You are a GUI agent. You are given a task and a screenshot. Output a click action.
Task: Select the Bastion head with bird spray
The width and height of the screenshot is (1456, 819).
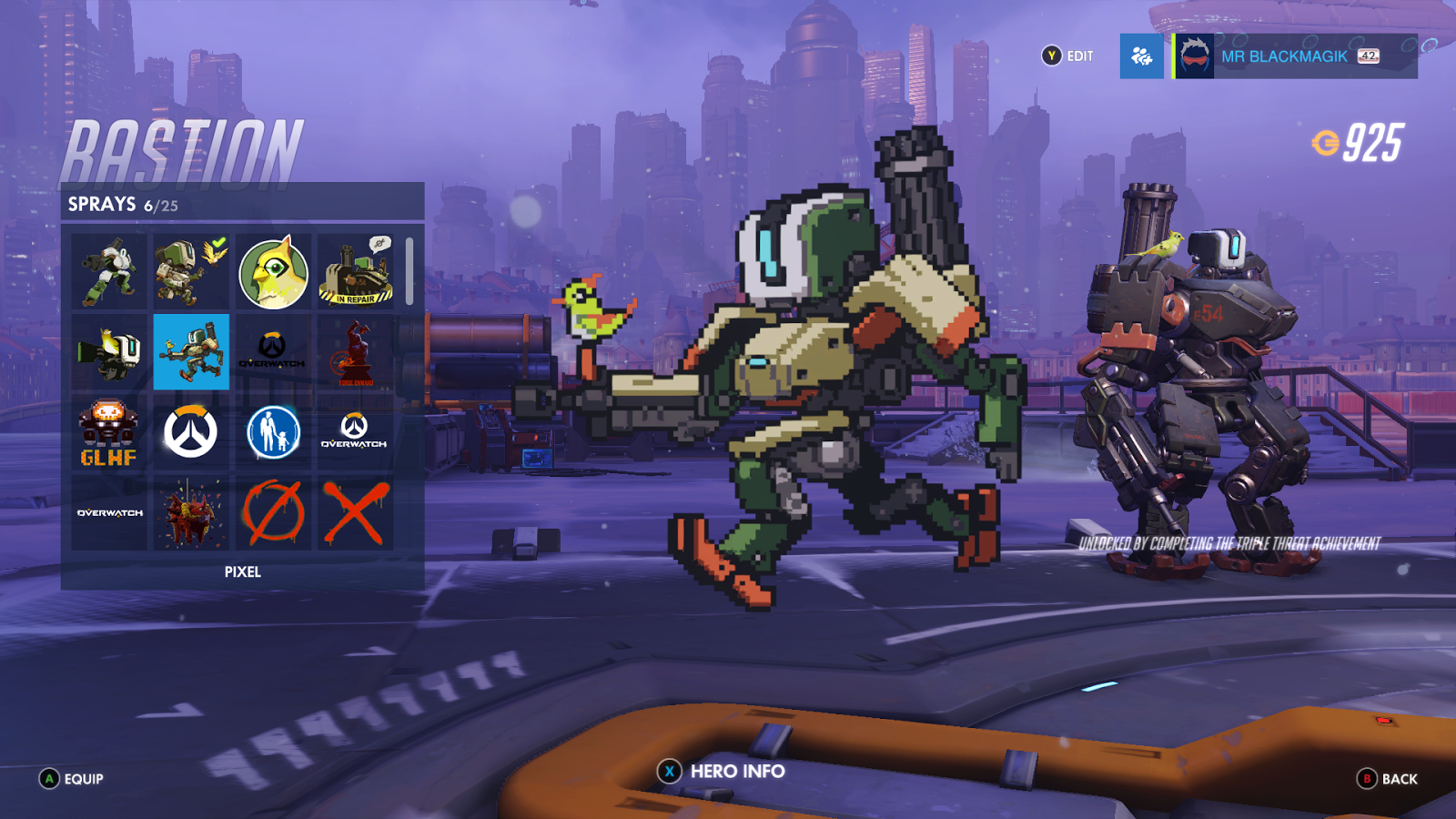109,352
